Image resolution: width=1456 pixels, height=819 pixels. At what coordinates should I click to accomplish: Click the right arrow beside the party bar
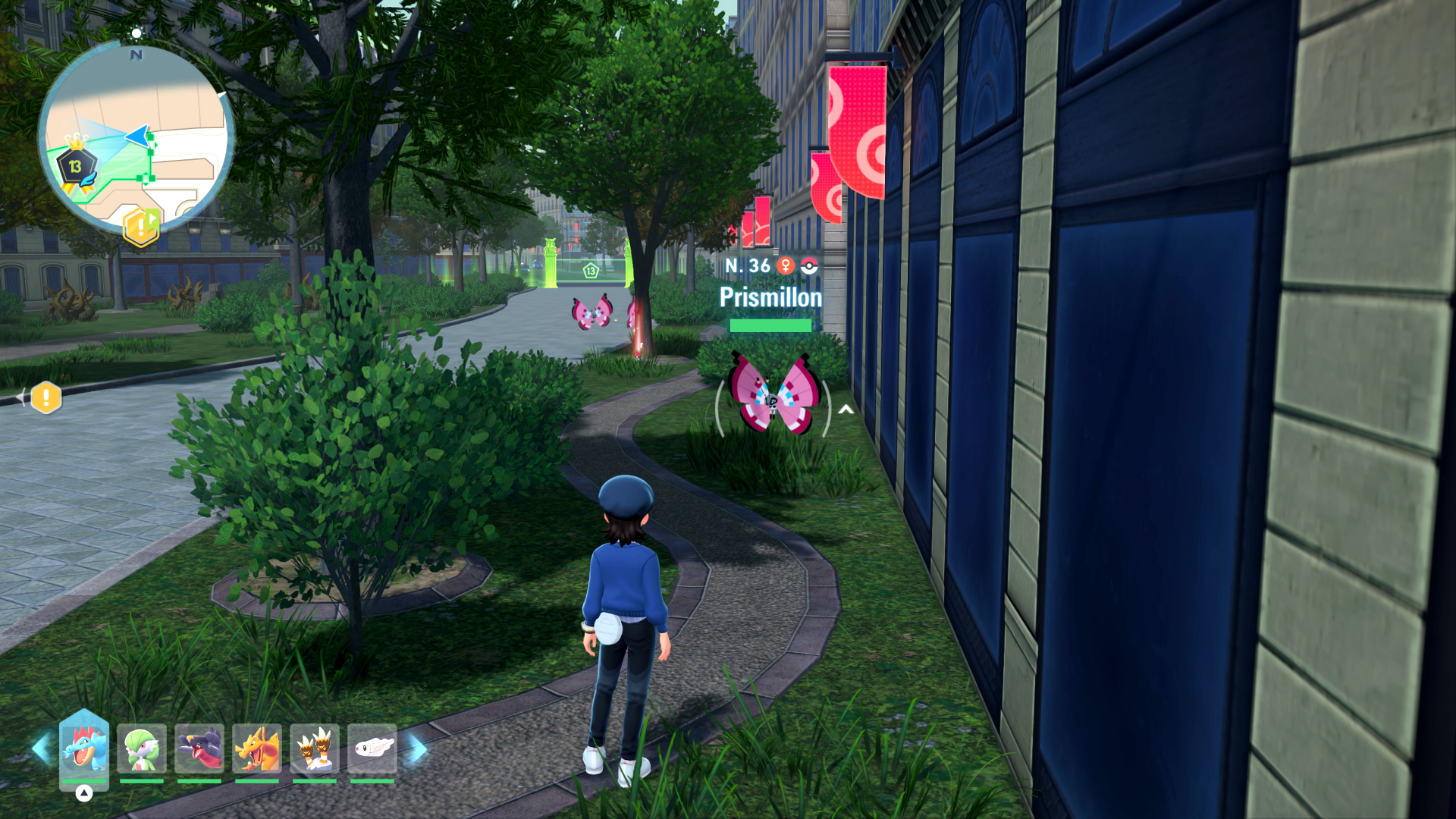[x=418, y=748]
